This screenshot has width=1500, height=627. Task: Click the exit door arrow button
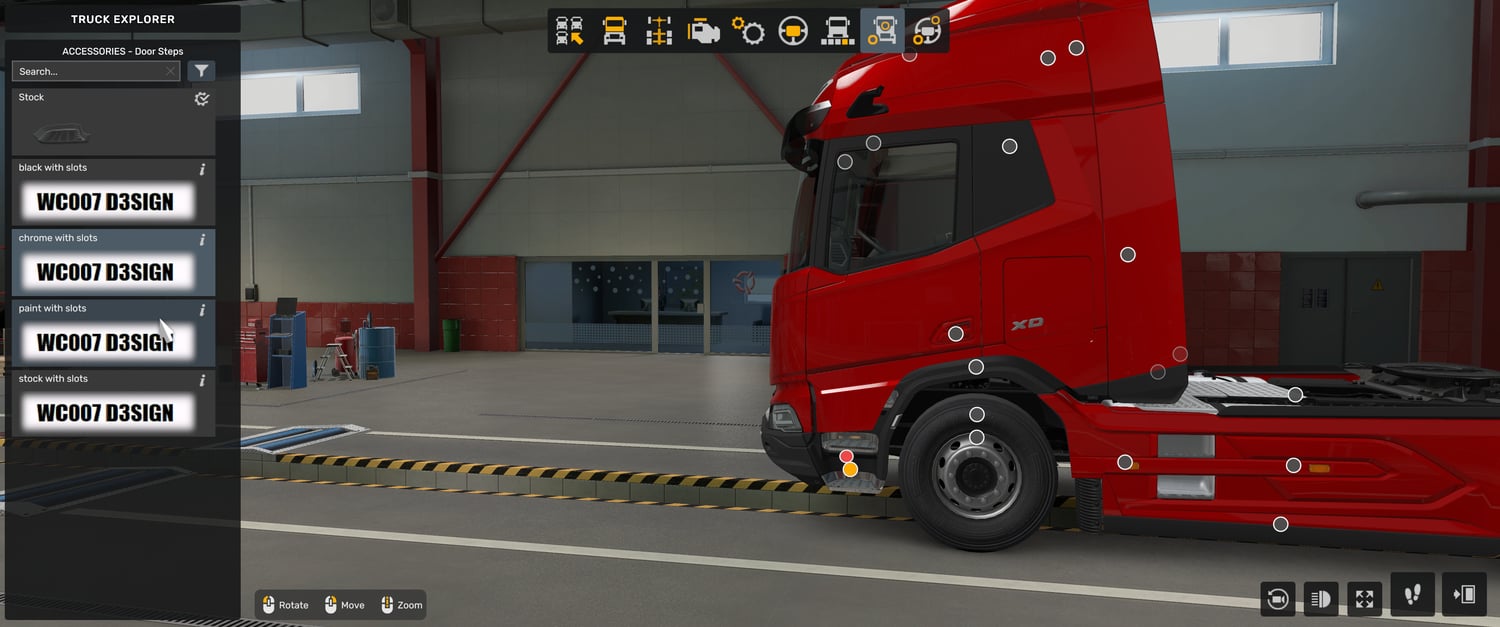click(x=1464, y=595)
